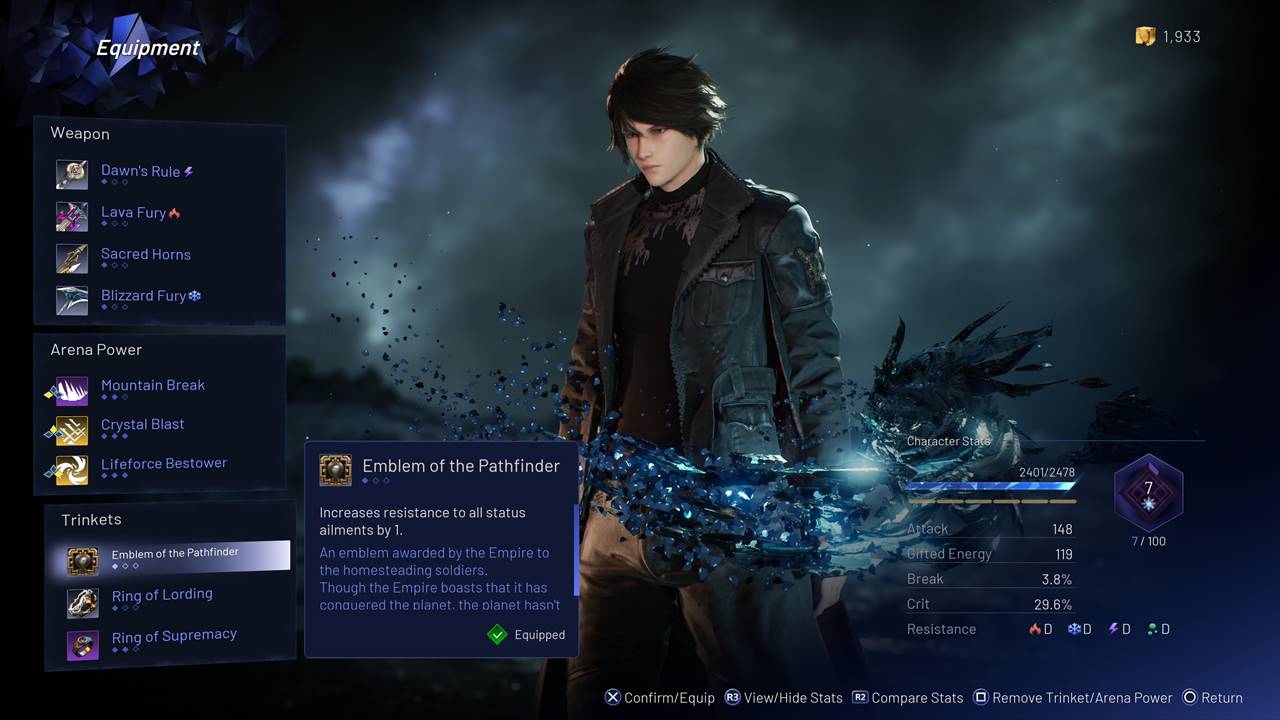Pick the Blizzard Fury weapon
This screenshot has height=720, width=1280.
coord(144,297)
